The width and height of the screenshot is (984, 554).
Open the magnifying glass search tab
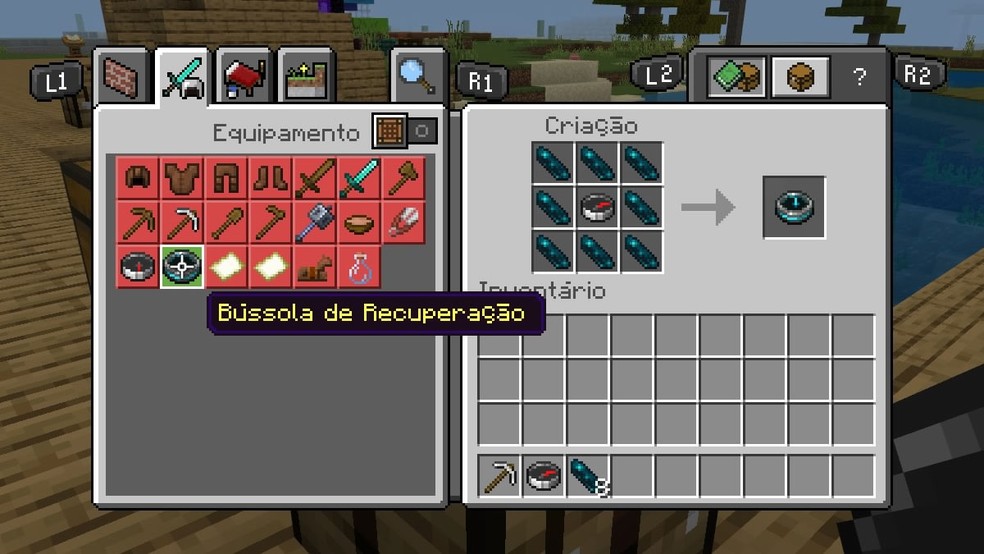tap(416, 77)
